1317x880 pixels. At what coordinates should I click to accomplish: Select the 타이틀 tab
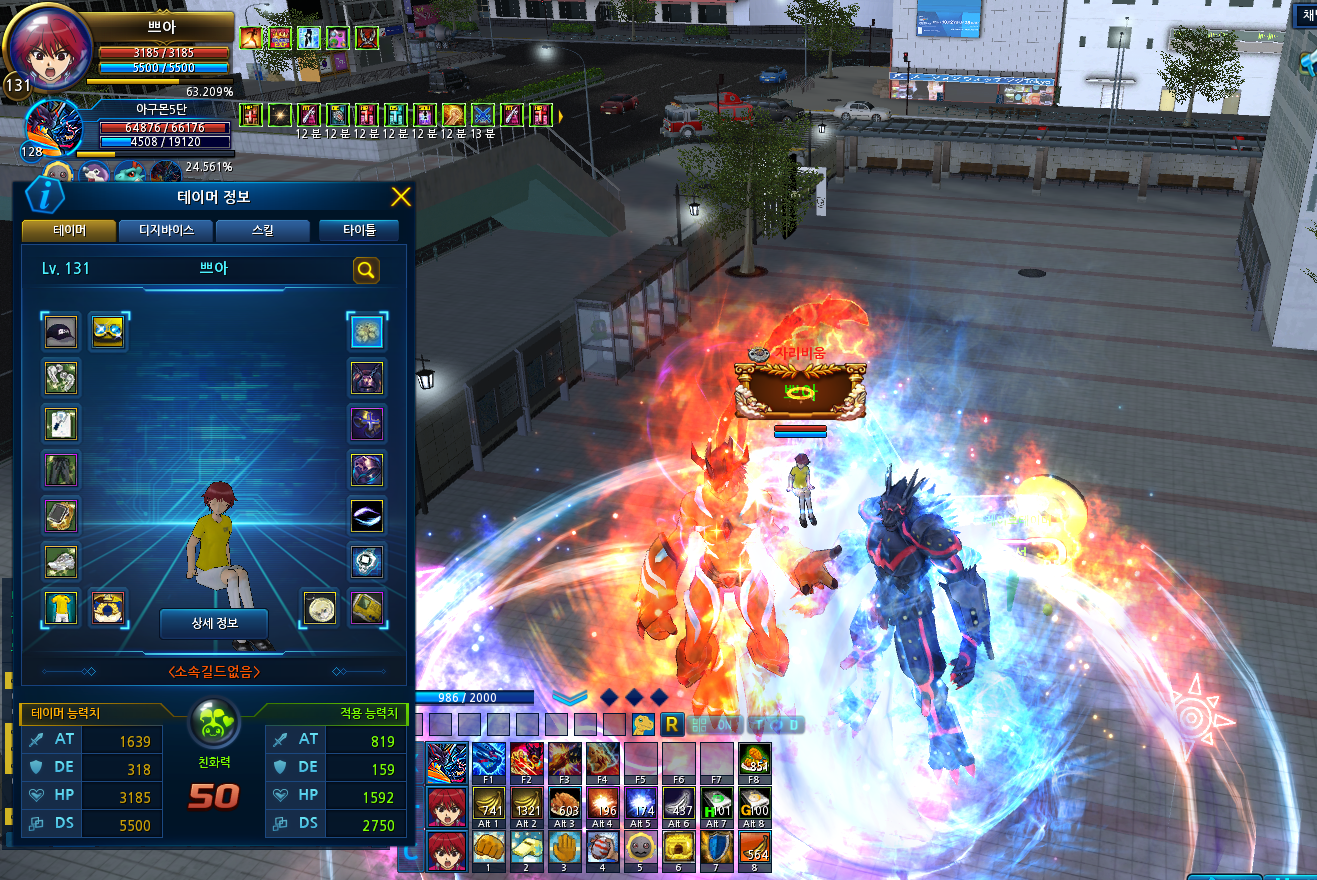point(358,231)
